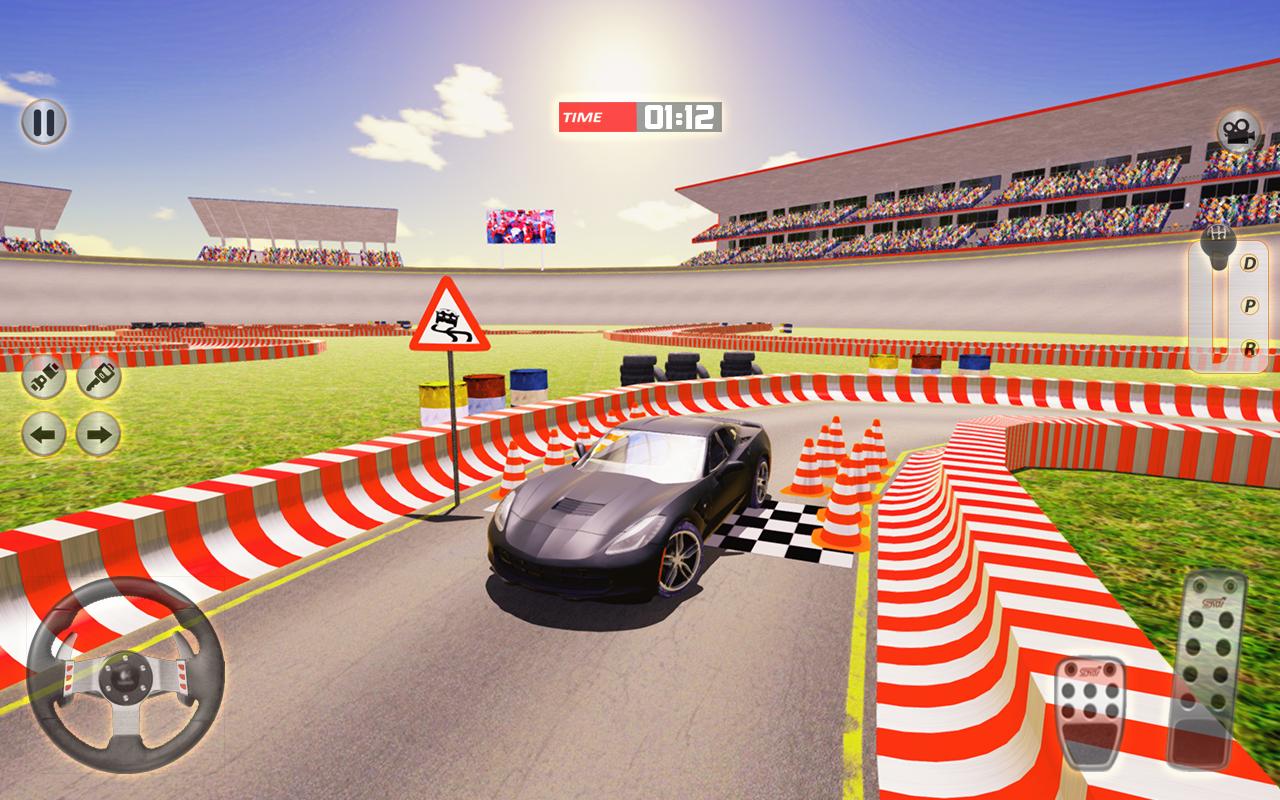Fasten the seatbelt icon
Viewport: 1280px width, 800px height.
(x=44, y=378)
